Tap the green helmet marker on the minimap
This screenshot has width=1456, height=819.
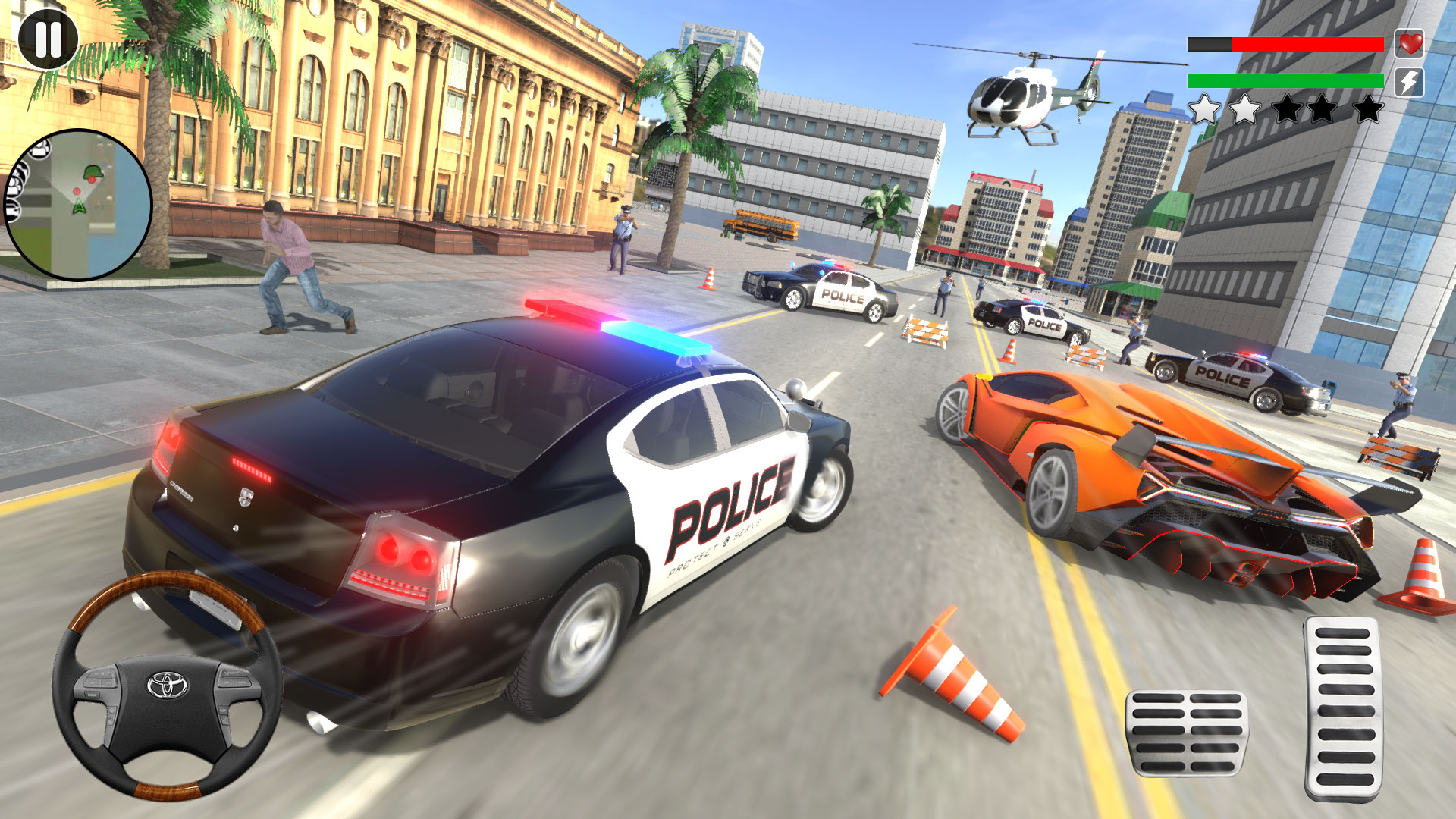(x=93, y=173)
